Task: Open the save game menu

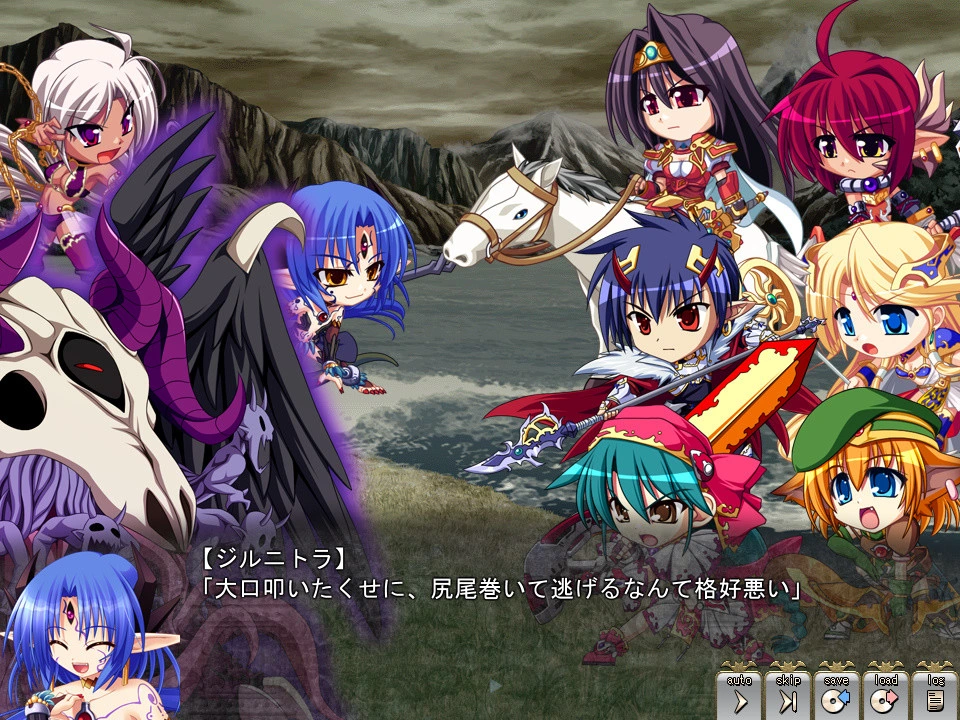Action: pyautogui.click(x=837, y=693)
